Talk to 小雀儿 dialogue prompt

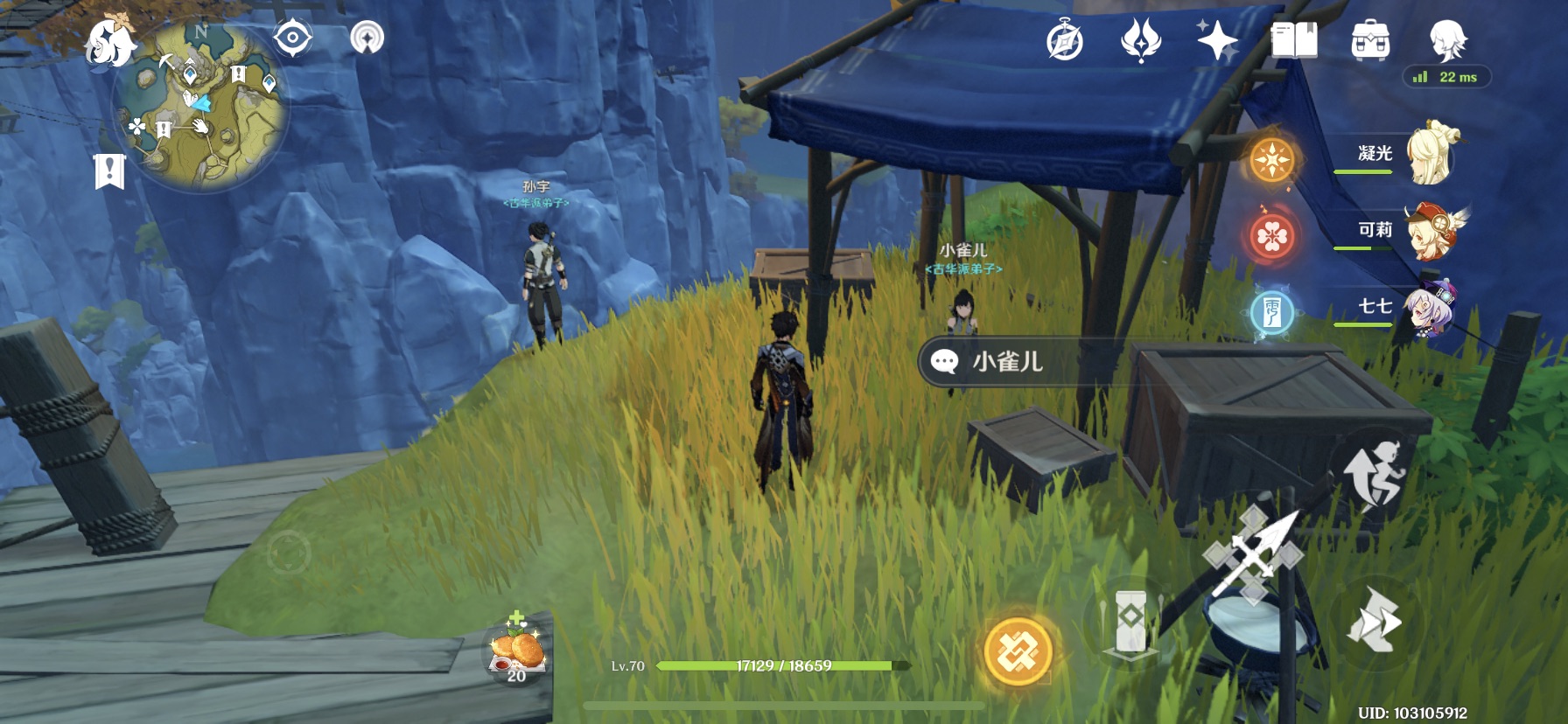coord(1006,361)
